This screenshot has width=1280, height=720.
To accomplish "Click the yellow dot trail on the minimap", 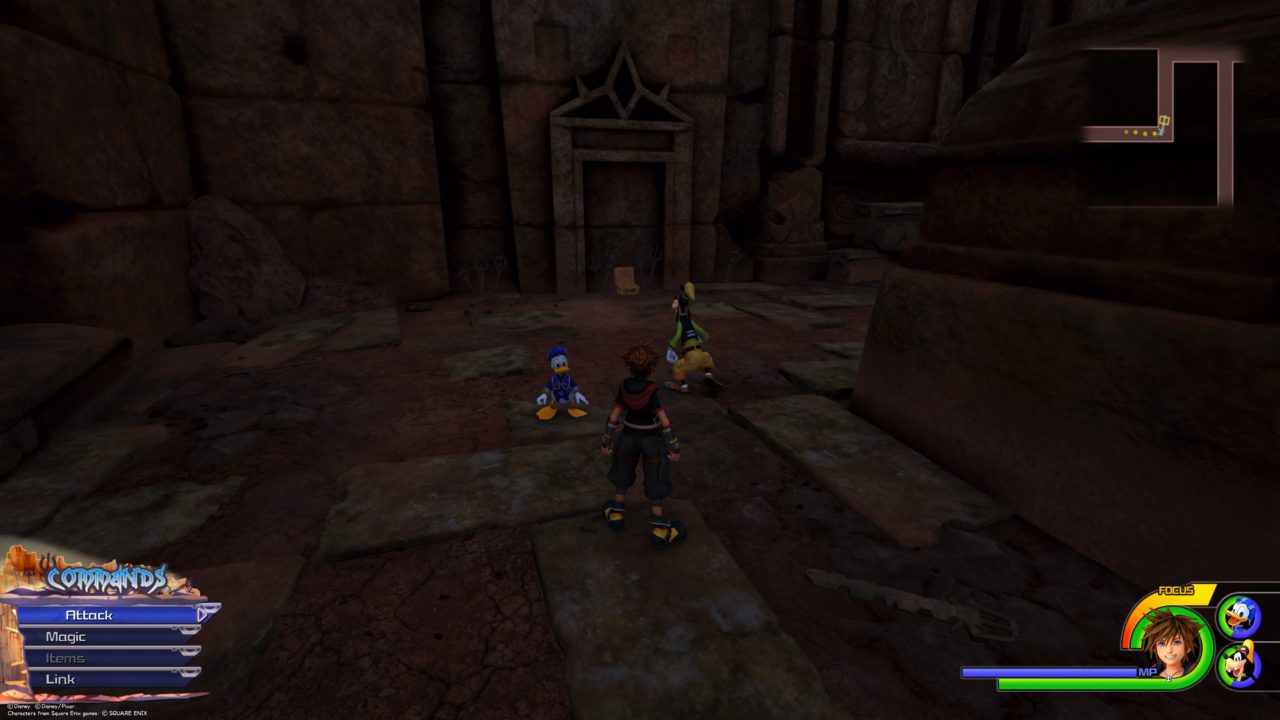I will click(1140, 133).
